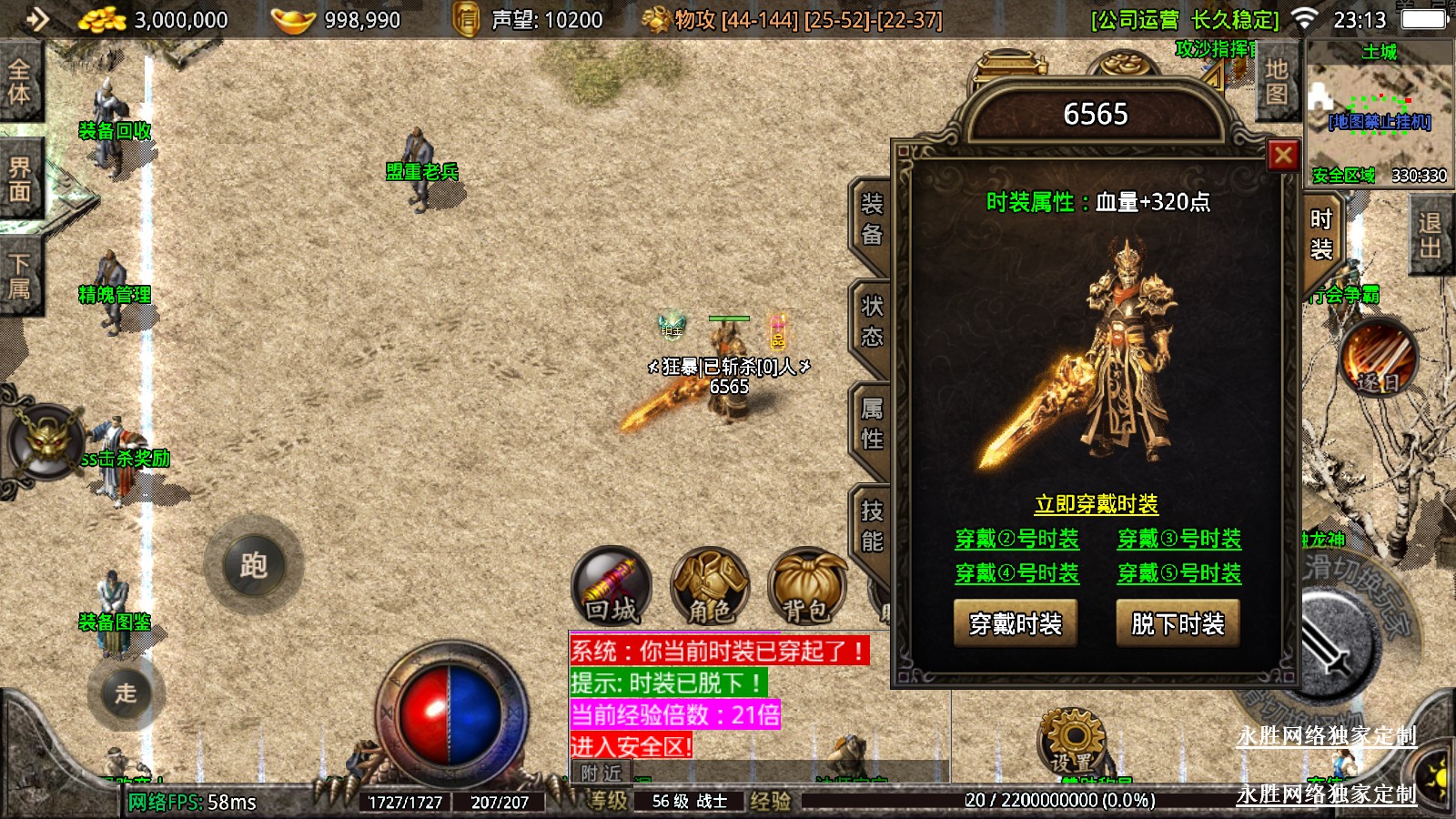The image size is (1456, 819).
Task: Select the 穿戴③号时装 link
Action: [x=1179, y=539]
